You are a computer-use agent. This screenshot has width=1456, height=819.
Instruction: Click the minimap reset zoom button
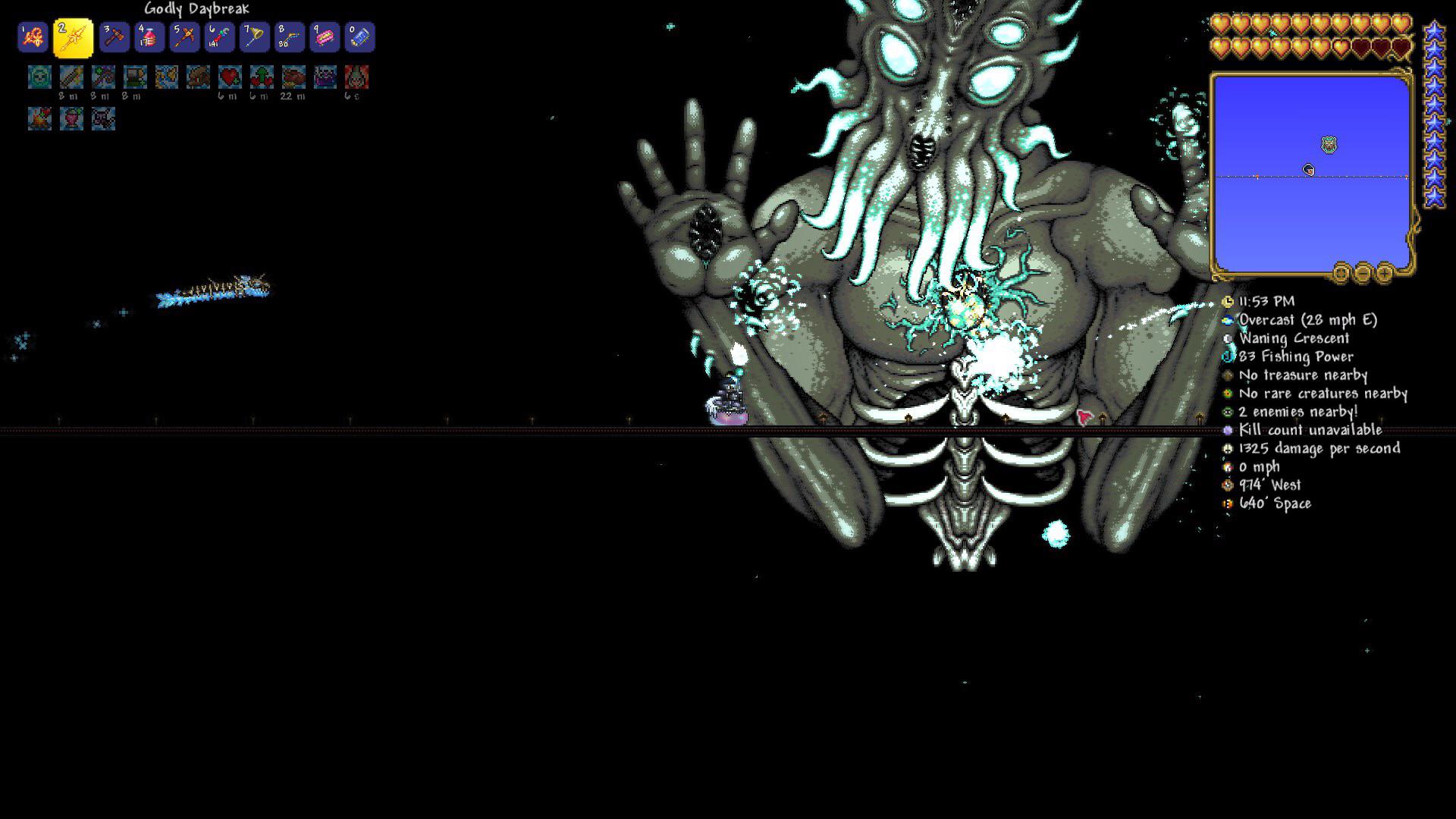[x=1341, y=271]
